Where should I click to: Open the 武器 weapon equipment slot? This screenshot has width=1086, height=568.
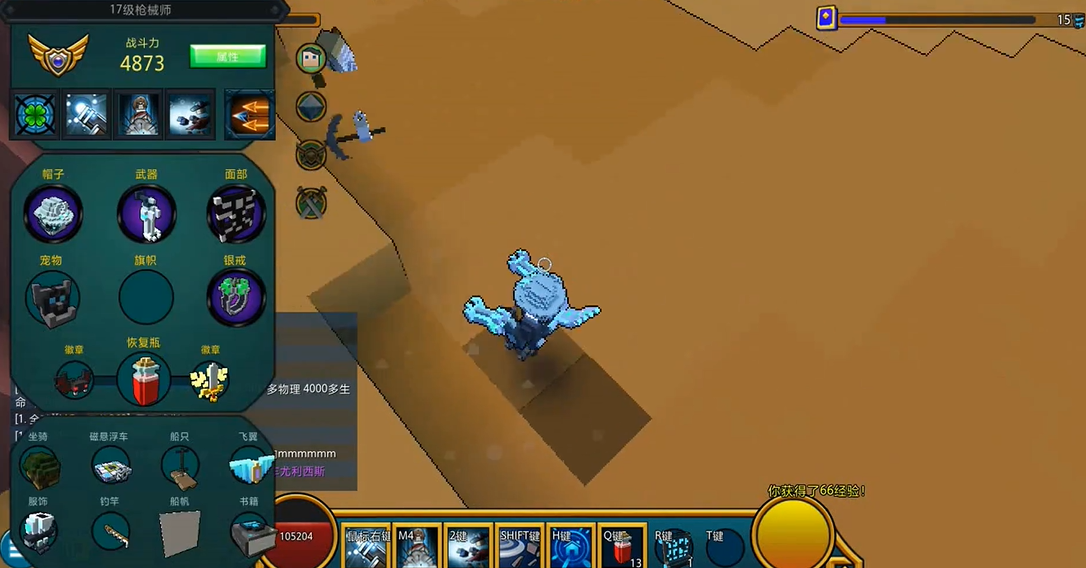[x=147, y=214]
